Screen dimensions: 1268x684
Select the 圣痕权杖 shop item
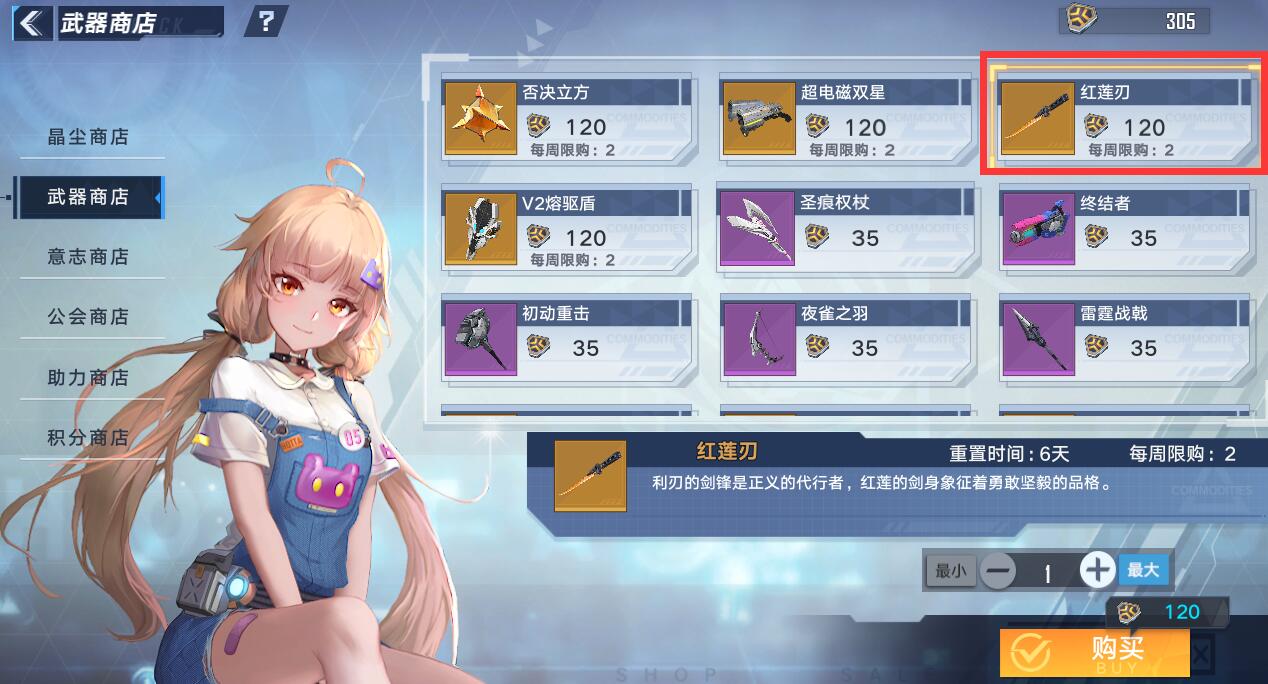(x=846, y=229)
